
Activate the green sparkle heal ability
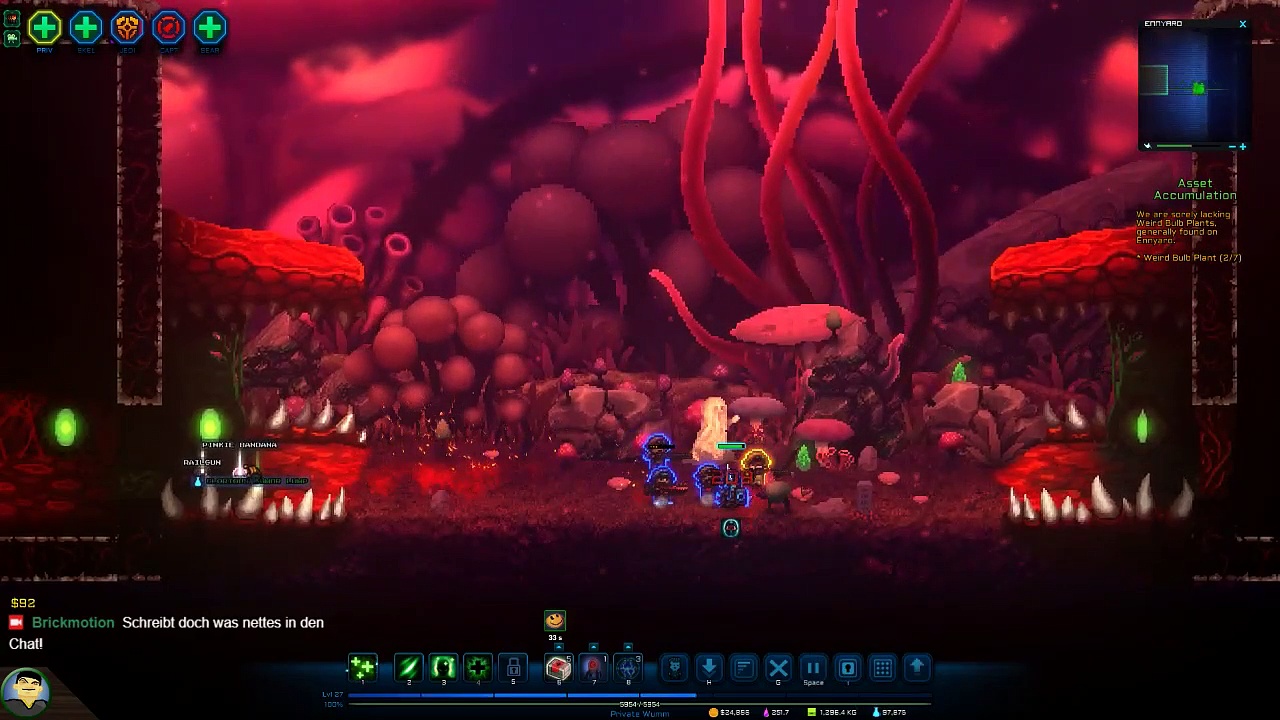coord(362,667)
